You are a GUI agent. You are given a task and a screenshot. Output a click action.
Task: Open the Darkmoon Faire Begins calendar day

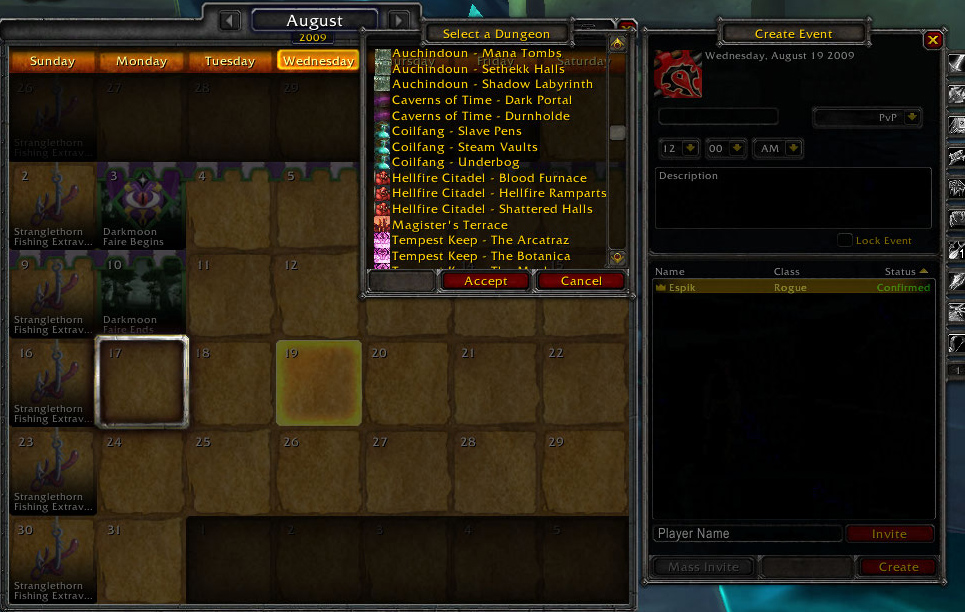pyautogui.click(x=142, y=205)
